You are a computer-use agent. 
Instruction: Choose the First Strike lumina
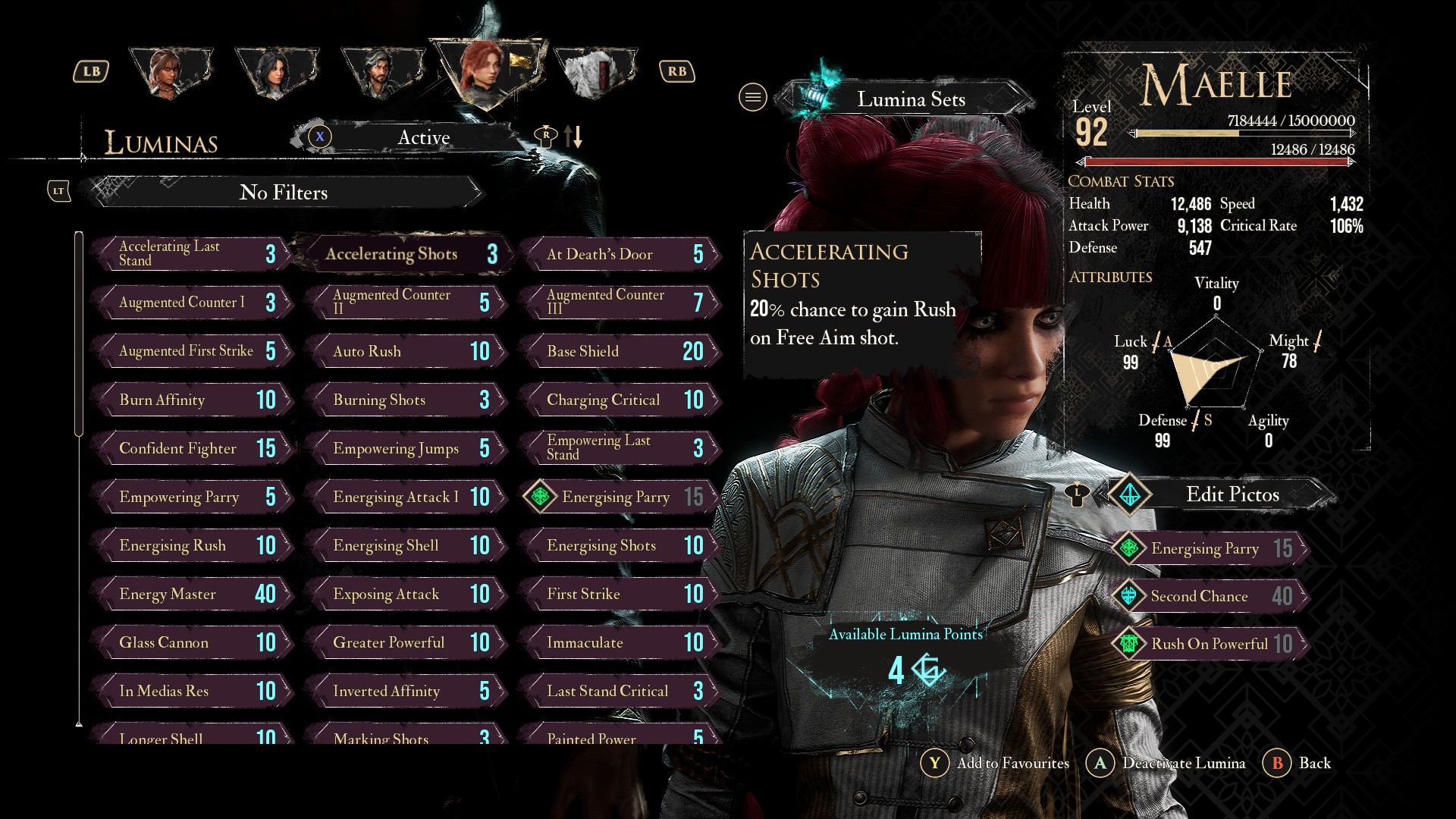tap(618, 594)
